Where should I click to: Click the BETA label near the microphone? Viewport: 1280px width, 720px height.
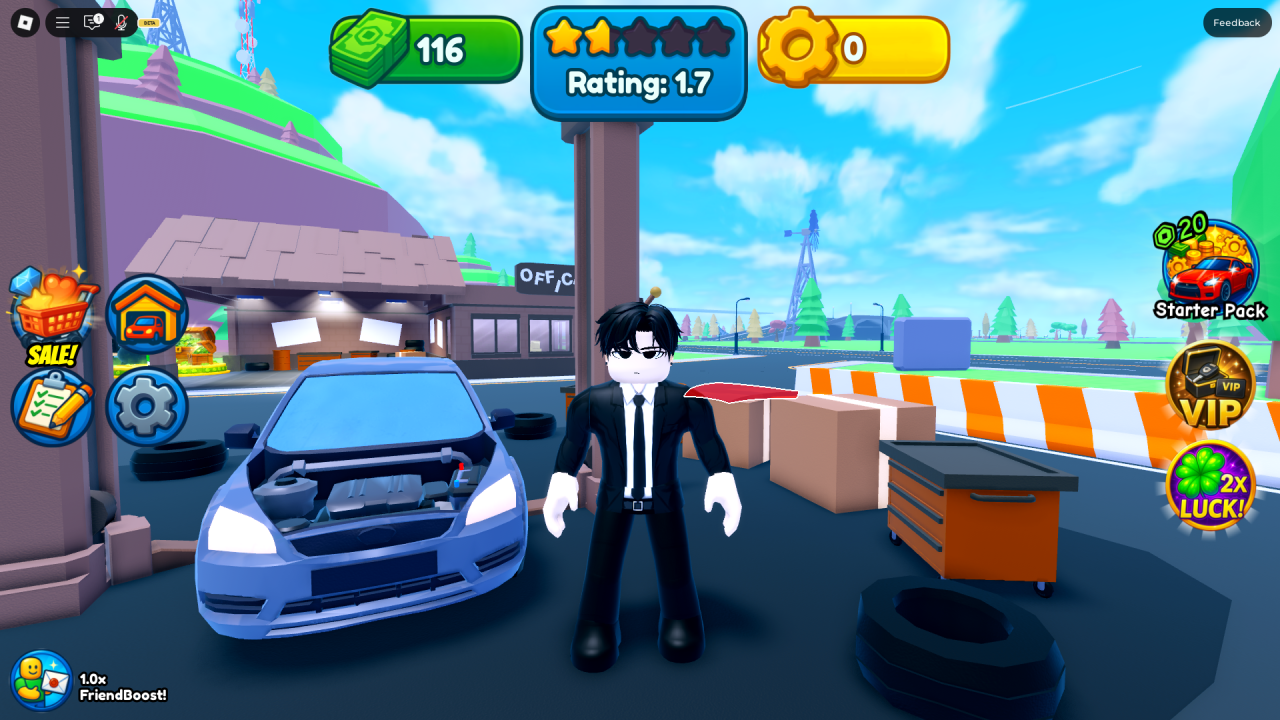(151, 22)
